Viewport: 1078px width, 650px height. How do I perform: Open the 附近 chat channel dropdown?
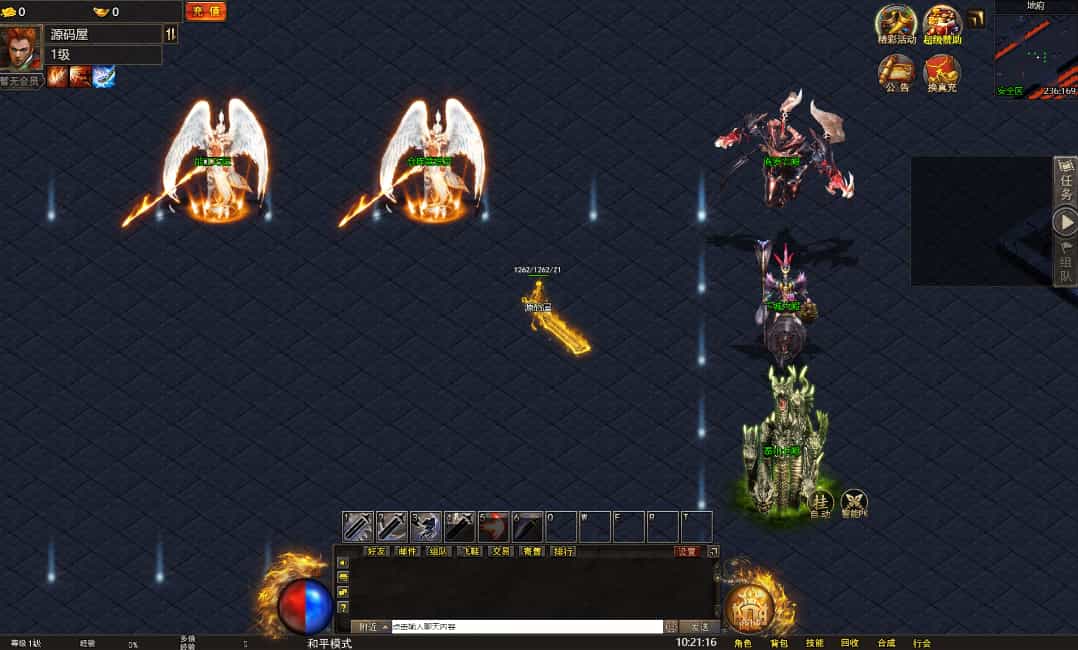(x=370, y=627)
